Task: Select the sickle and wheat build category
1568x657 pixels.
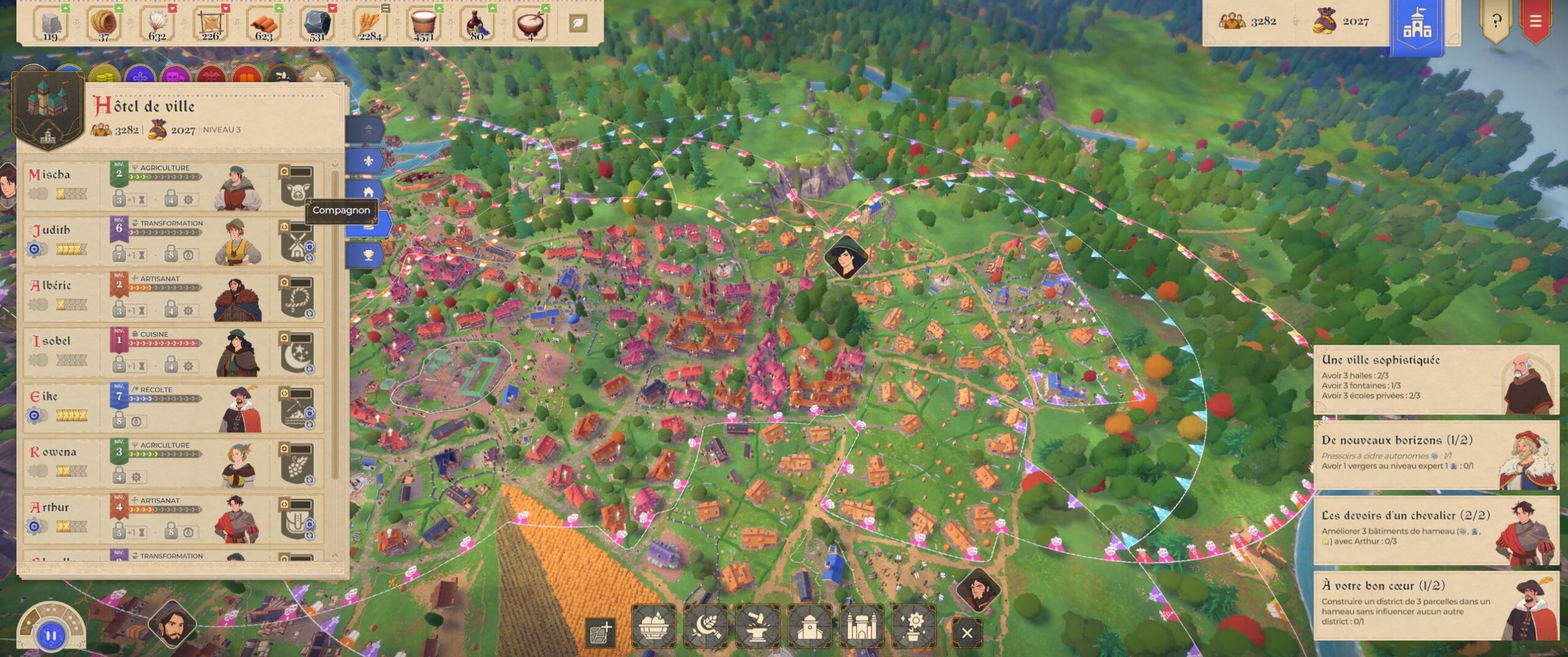Action: pyautogui.click(x=706, y=626)
